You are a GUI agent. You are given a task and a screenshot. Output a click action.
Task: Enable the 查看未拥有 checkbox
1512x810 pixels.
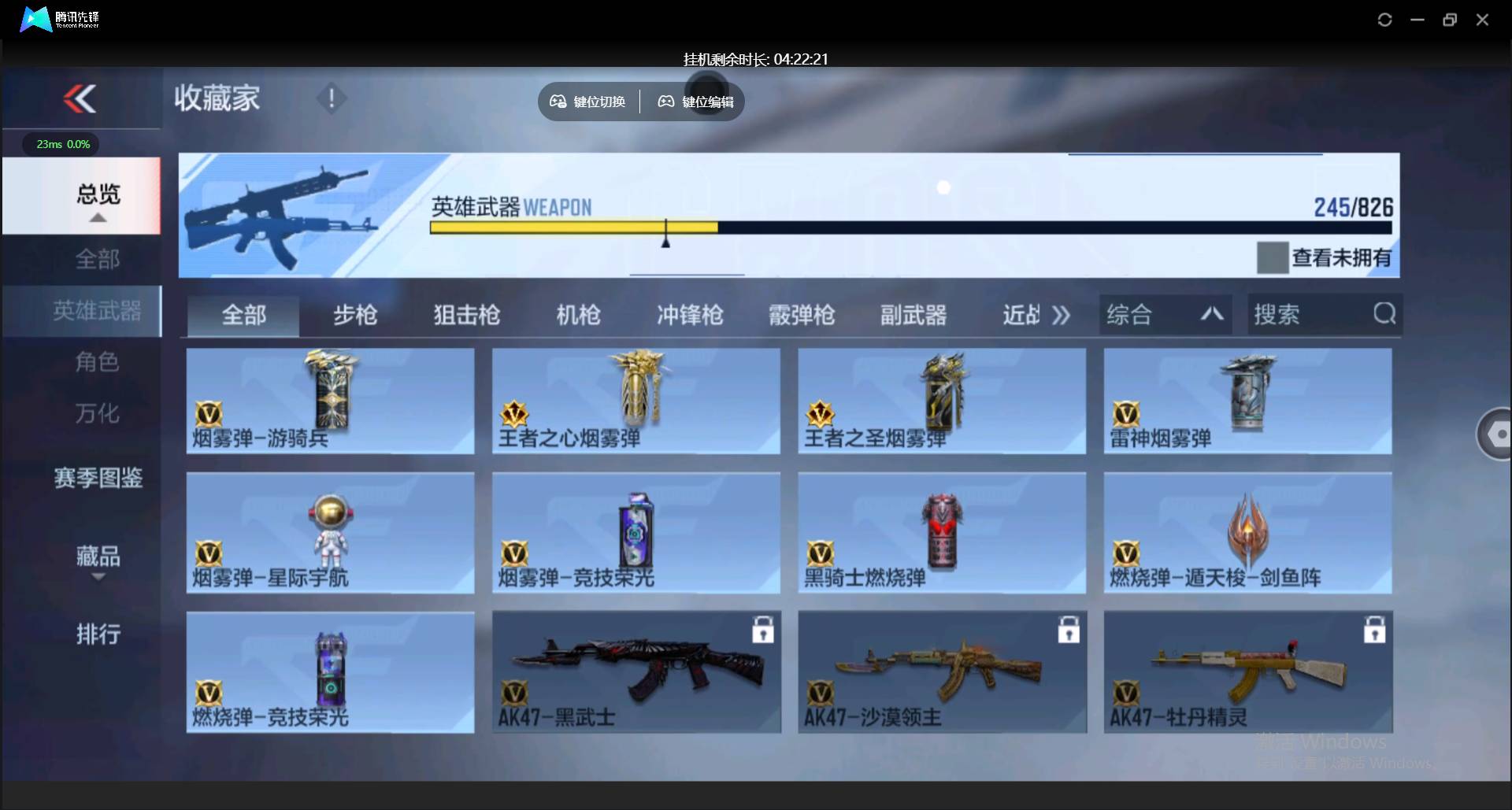point(1273,257)
